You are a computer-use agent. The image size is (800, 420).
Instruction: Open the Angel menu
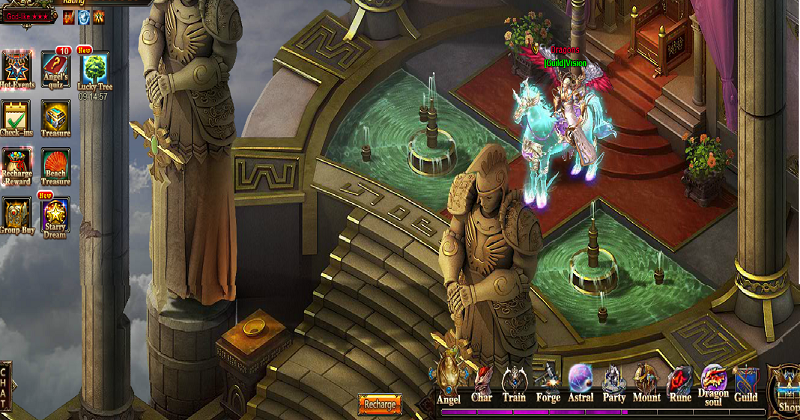(449, 381)
